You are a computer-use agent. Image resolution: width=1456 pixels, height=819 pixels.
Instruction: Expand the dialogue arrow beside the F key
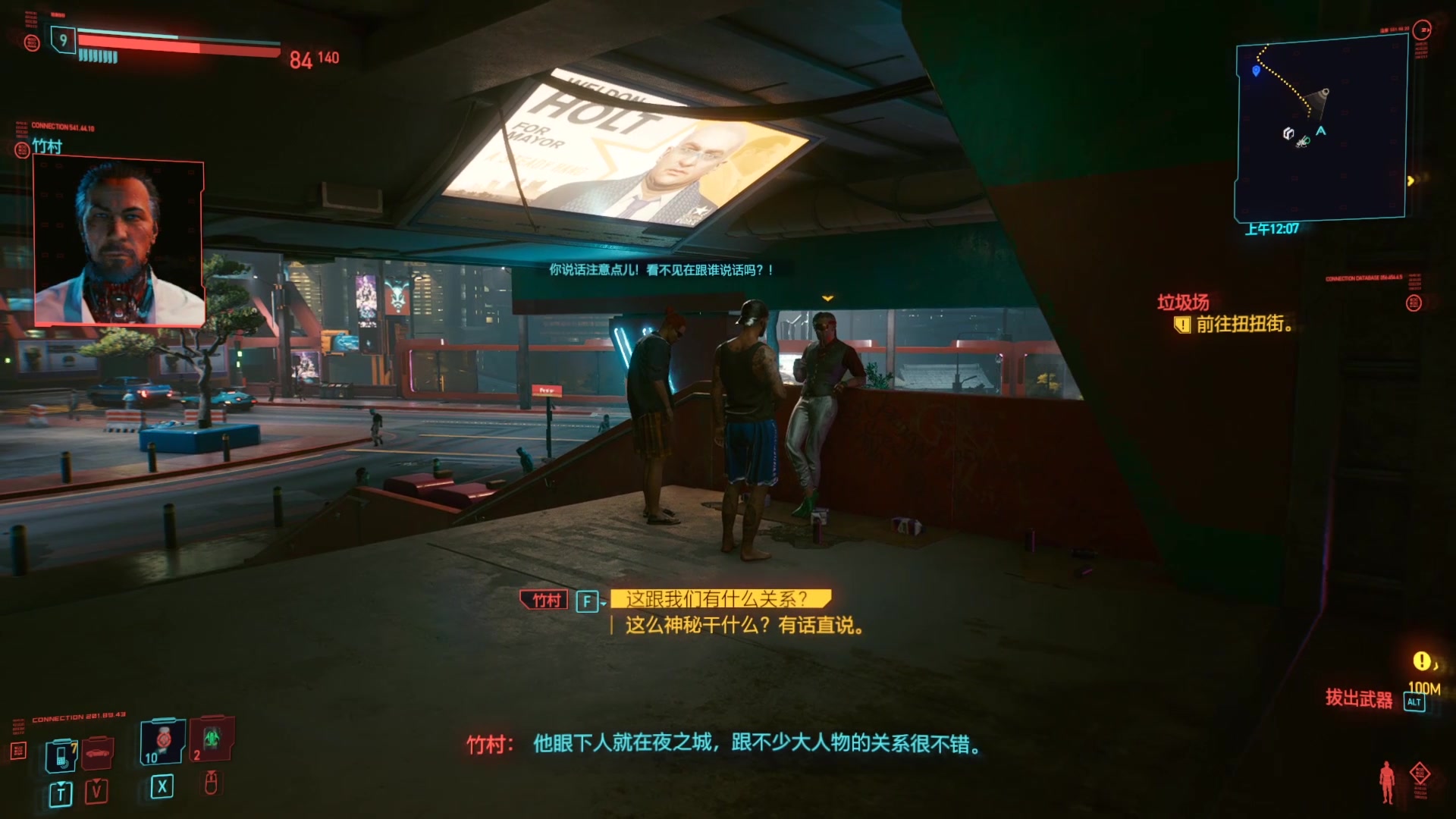[x=602, y=603]
